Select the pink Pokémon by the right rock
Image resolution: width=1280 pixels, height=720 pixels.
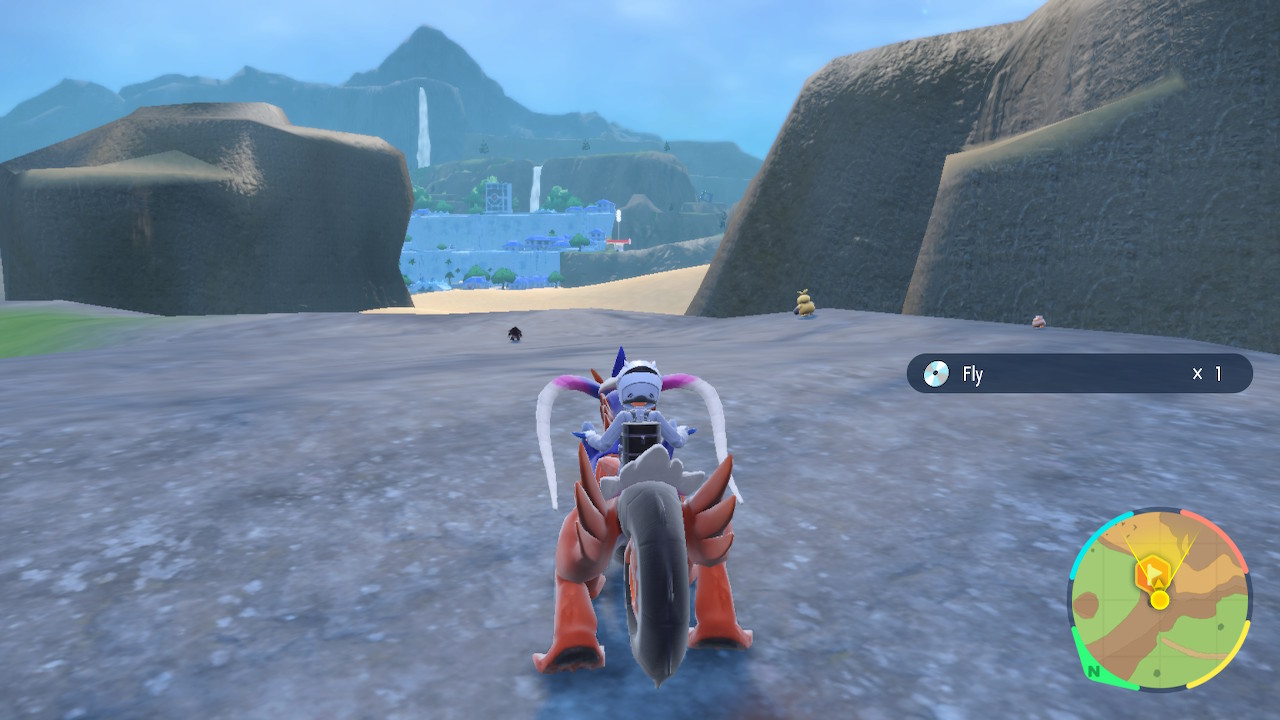(1037, 320)
